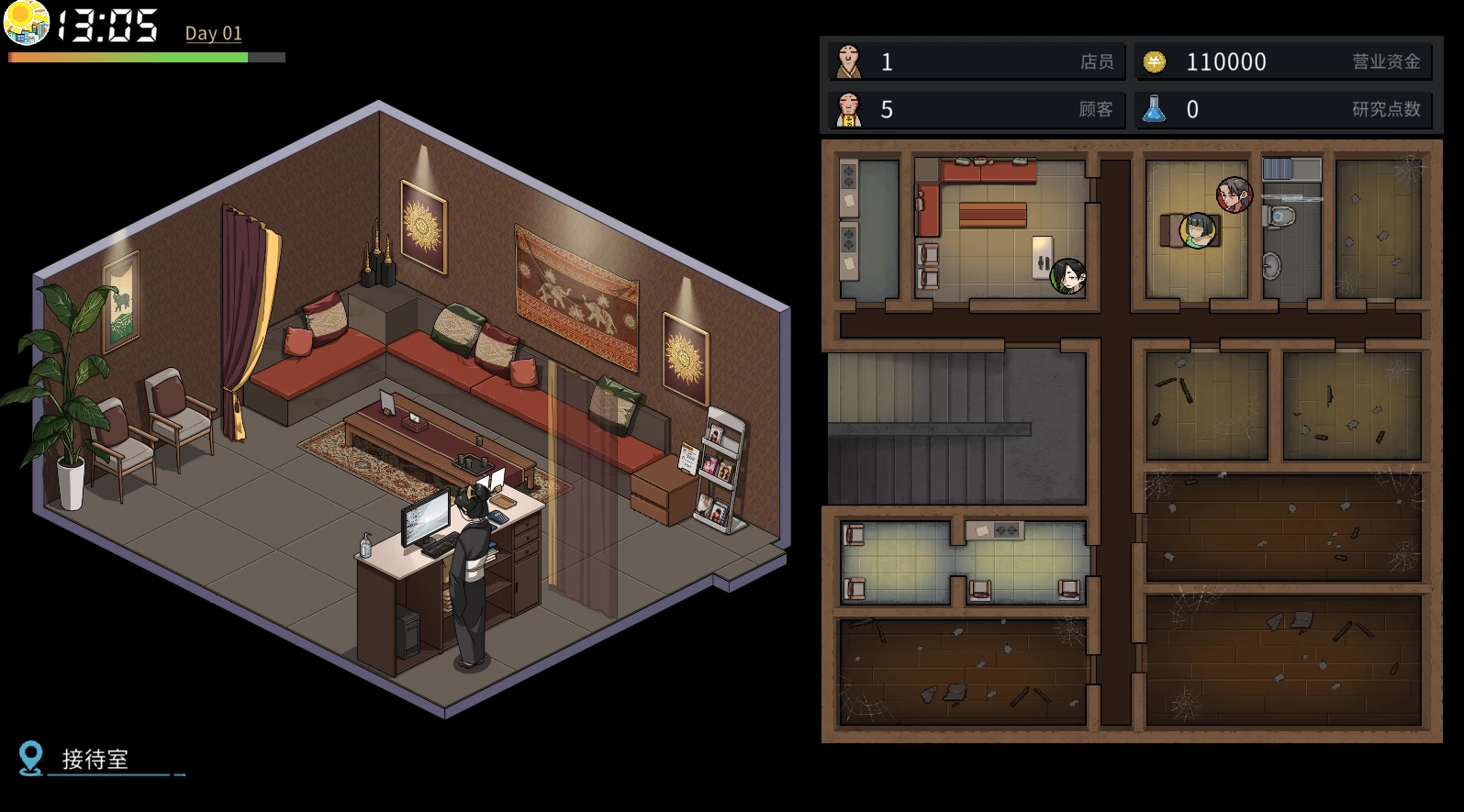Select the red-haired glasses character map marker
The height and width of the screenshot is (812, 1464).
tap(1234, 195)
